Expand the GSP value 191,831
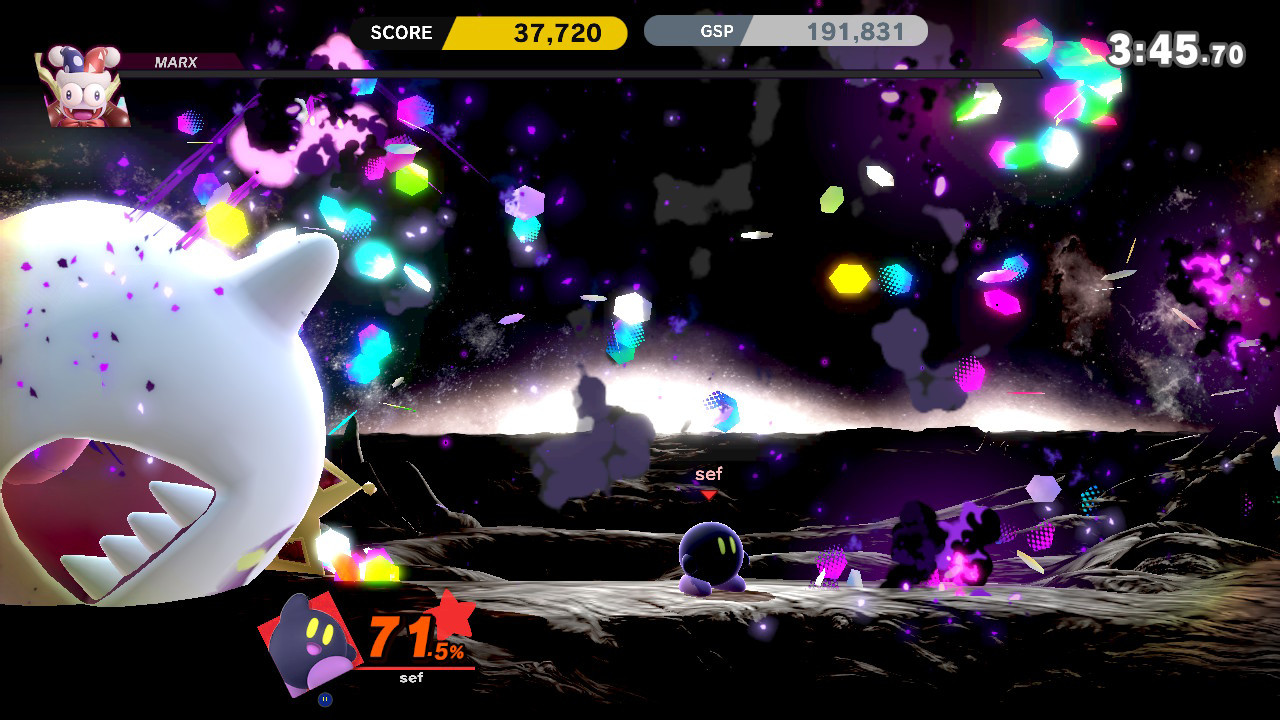 point(855,30)
